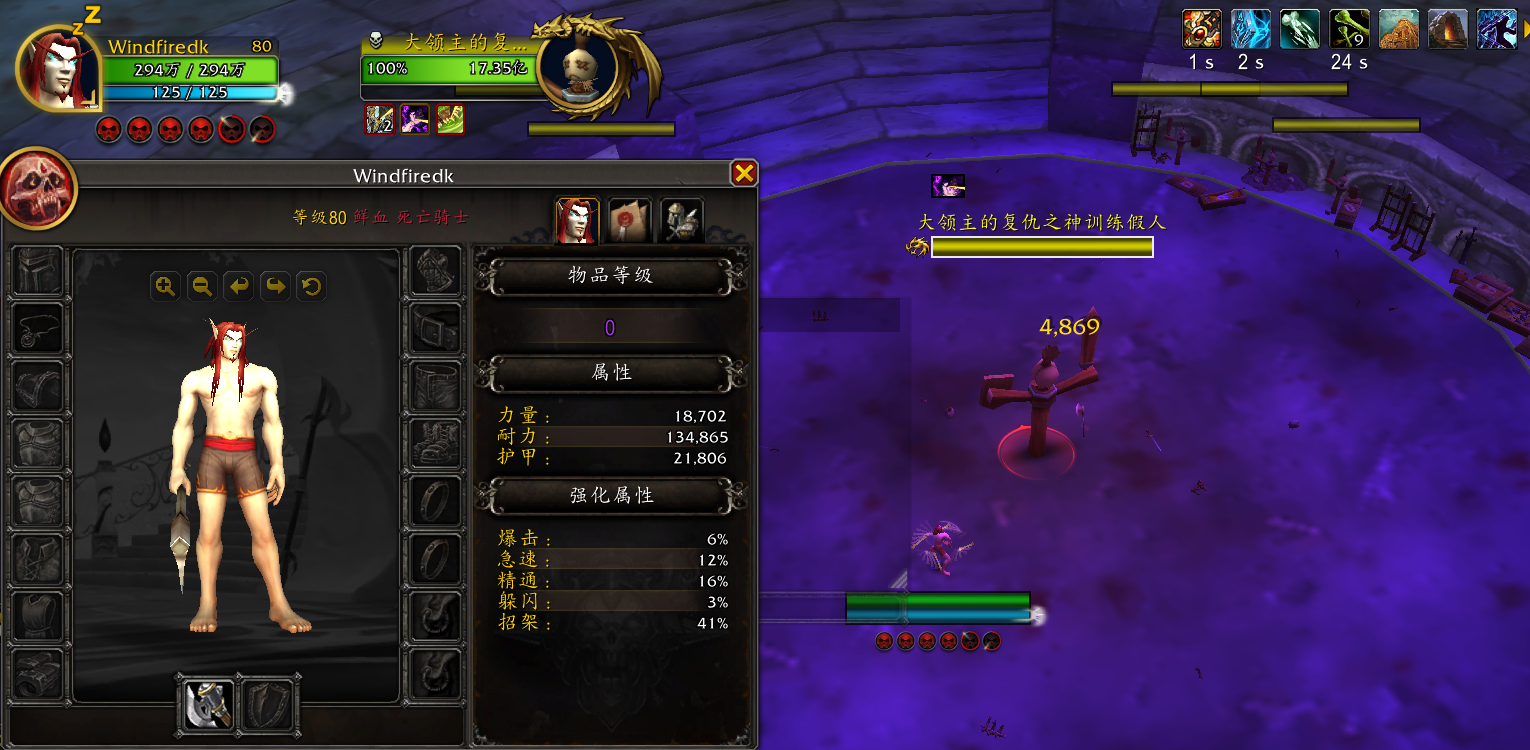1530x750 pixels.
Task: Rotate the character model to the right
Action: tap(274, 286)
